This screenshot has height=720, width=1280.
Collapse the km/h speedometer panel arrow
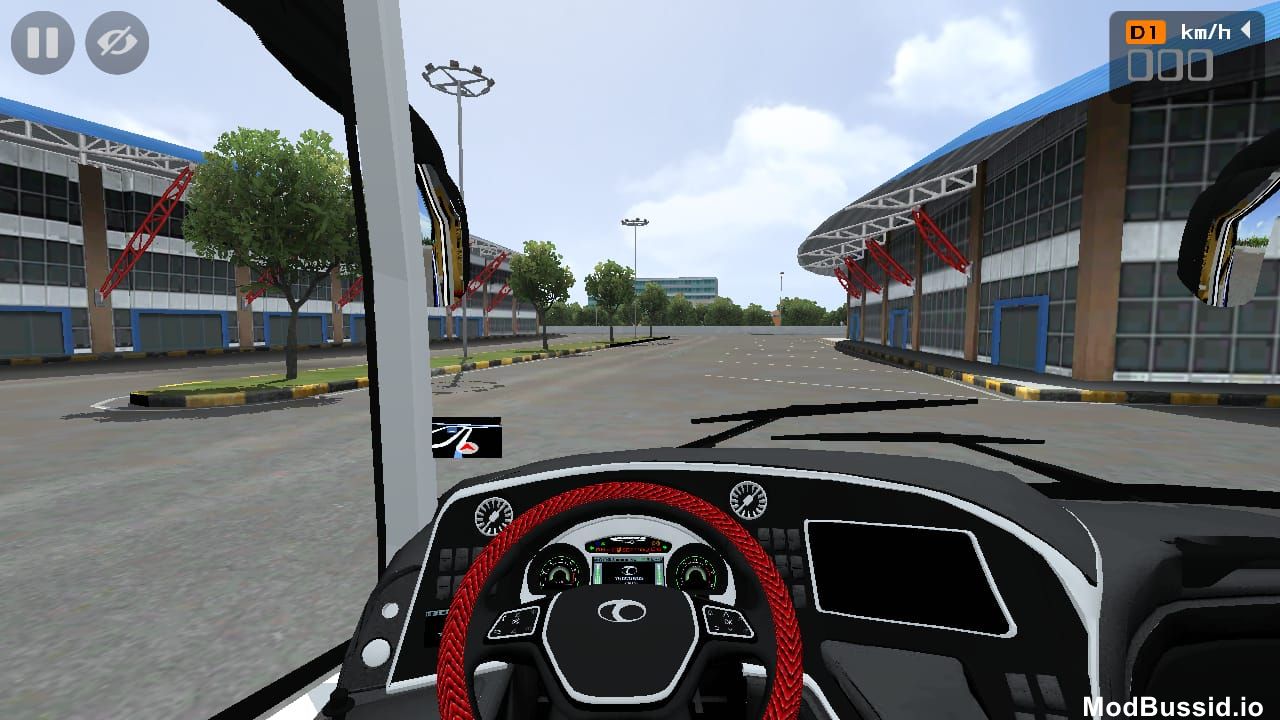pyautogui.click(x=1246, y=31)
